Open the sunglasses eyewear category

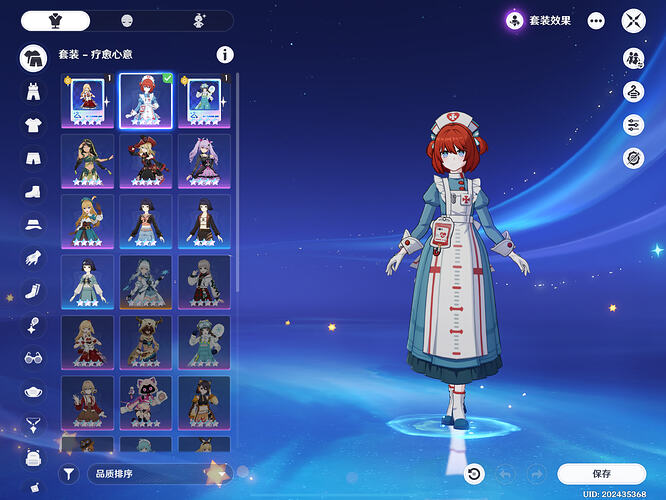[x=34, y=356]
